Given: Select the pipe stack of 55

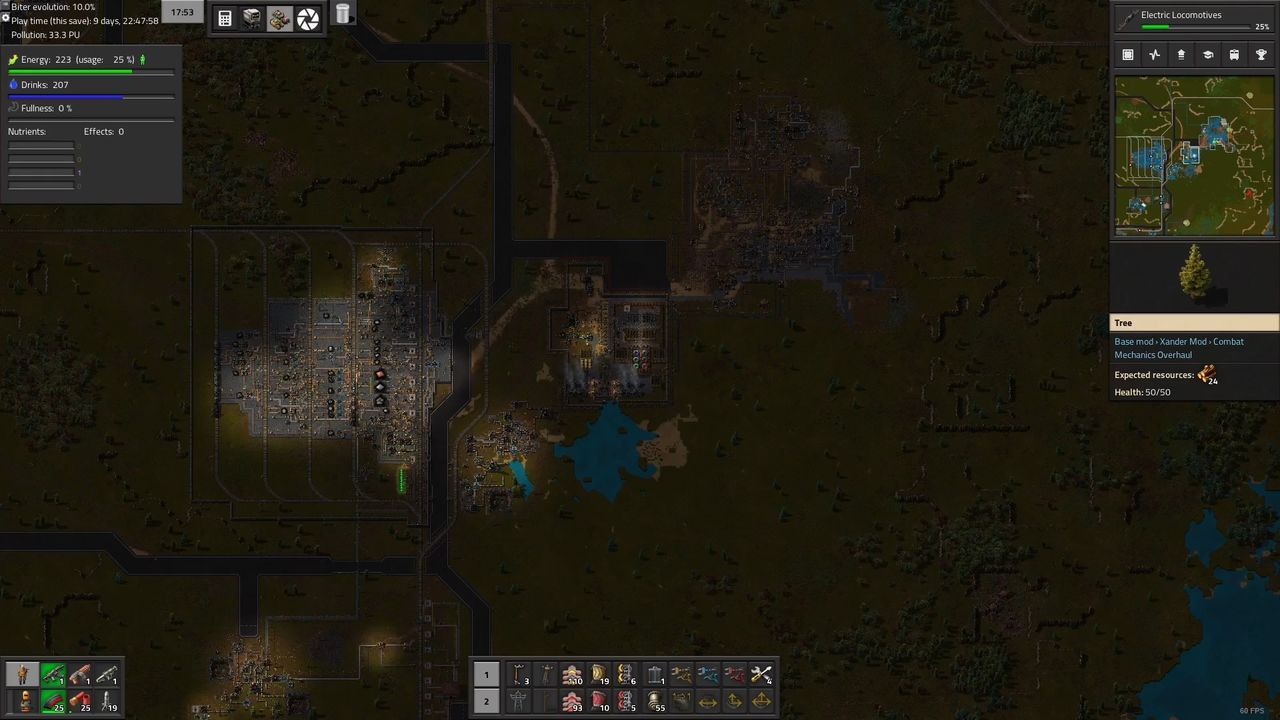Looking at the screenshot, I should (654, 701).
